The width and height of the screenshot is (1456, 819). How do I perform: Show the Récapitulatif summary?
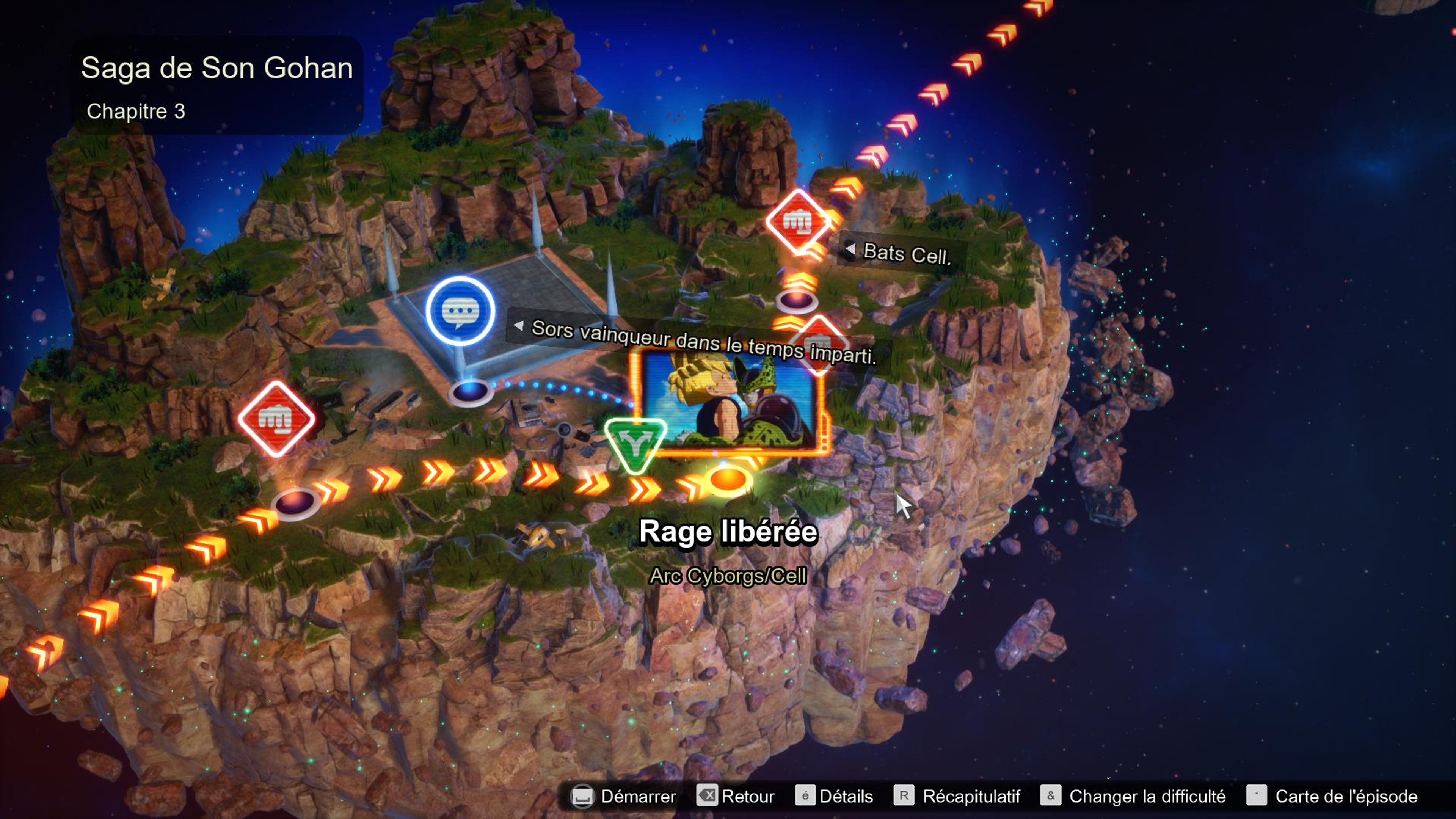957,796
